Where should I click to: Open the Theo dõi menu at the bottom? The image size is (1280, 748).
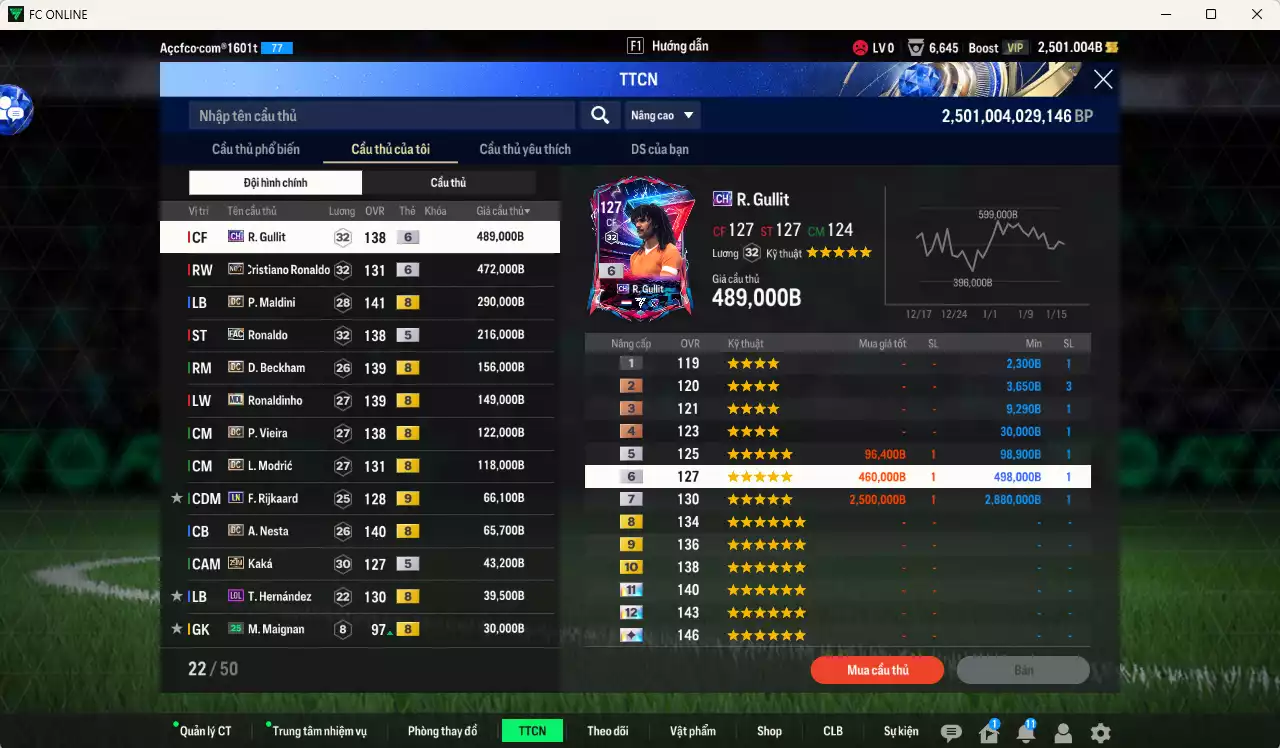coord(608,730)
